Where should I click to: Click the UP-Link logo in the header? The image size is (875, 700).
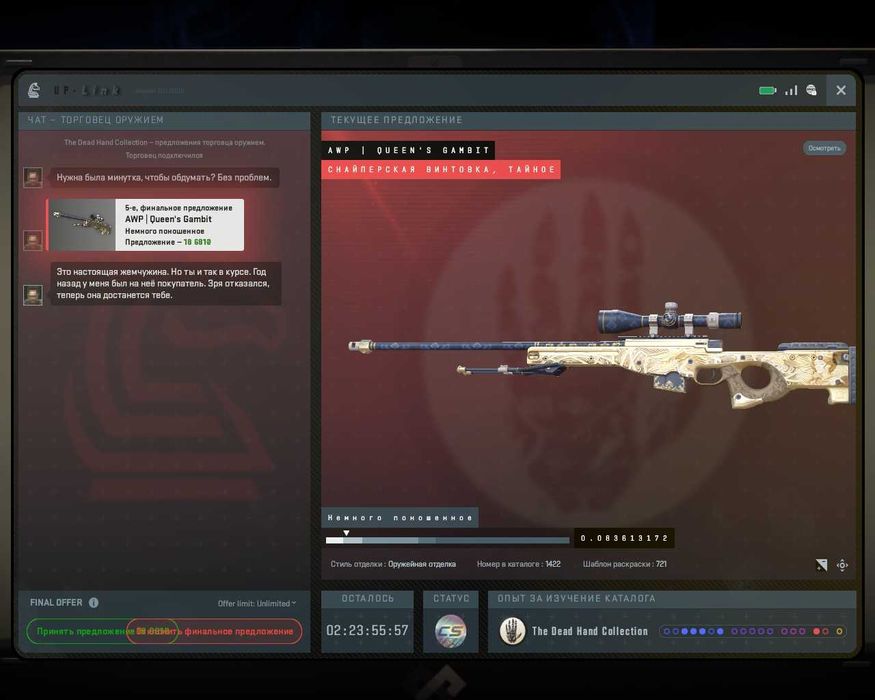[34, 90]
